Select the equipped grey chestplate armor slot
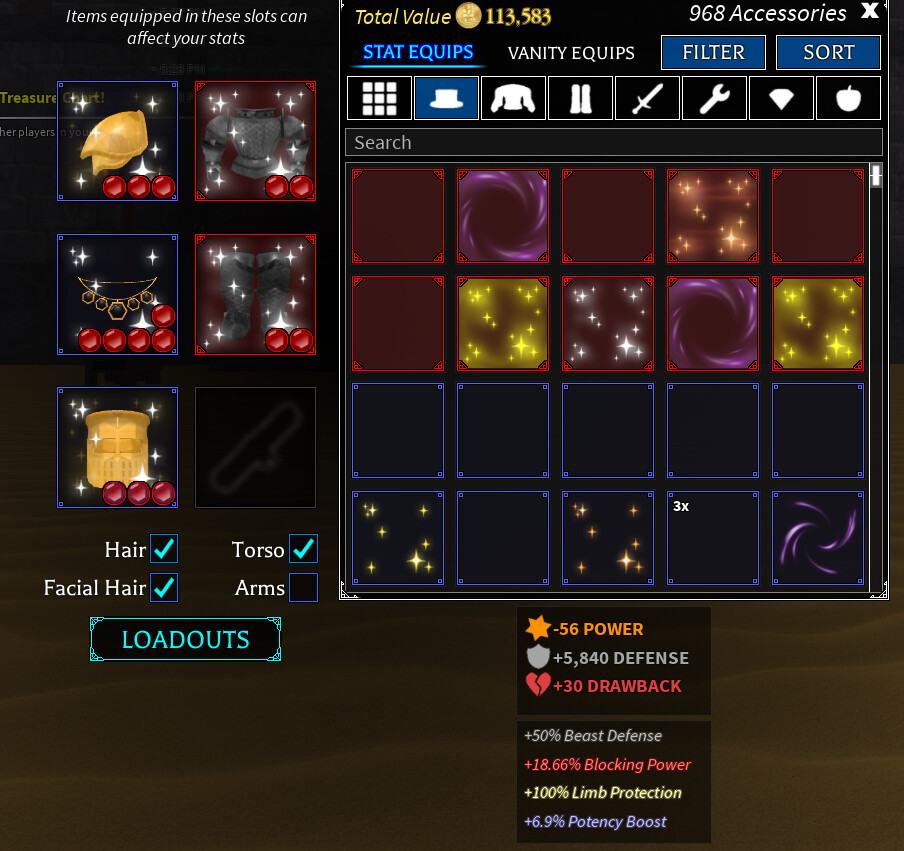The image size is (904, 851). [x=255, y=142]
